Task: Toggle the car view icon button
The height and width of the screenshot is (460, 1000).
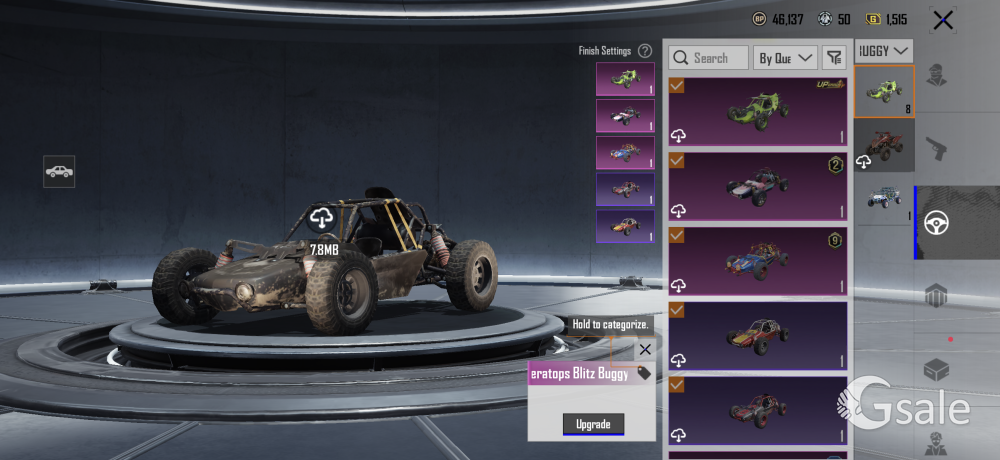Action: (59, 171)
